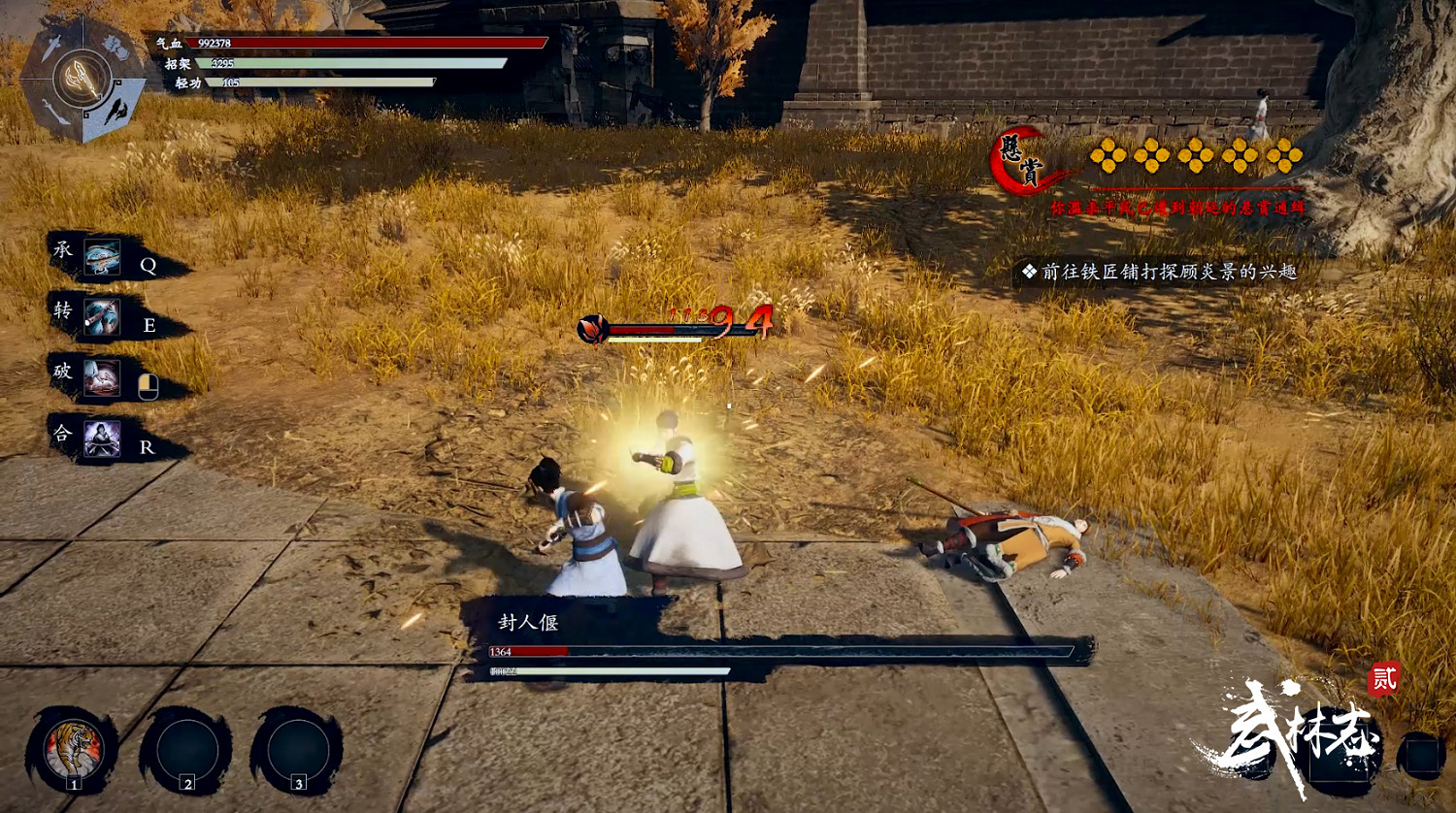The height and width of the screenshot is (813, 1456).
Task: Click the dagger icon on the weapon wheel
Action: point(53,46)
